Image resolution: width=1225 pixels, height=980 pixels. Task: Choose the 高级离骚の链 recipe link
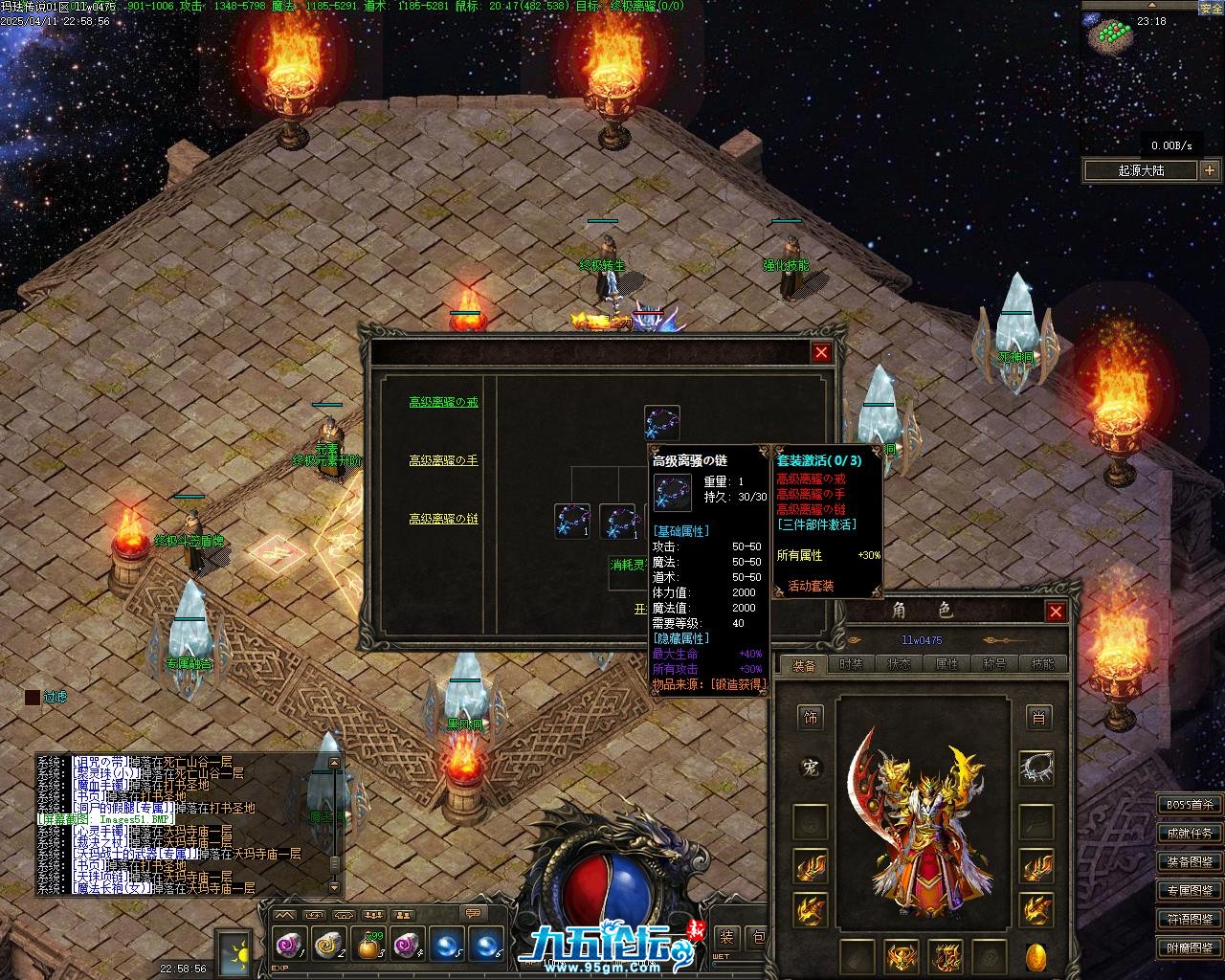(x=443, y=519)
